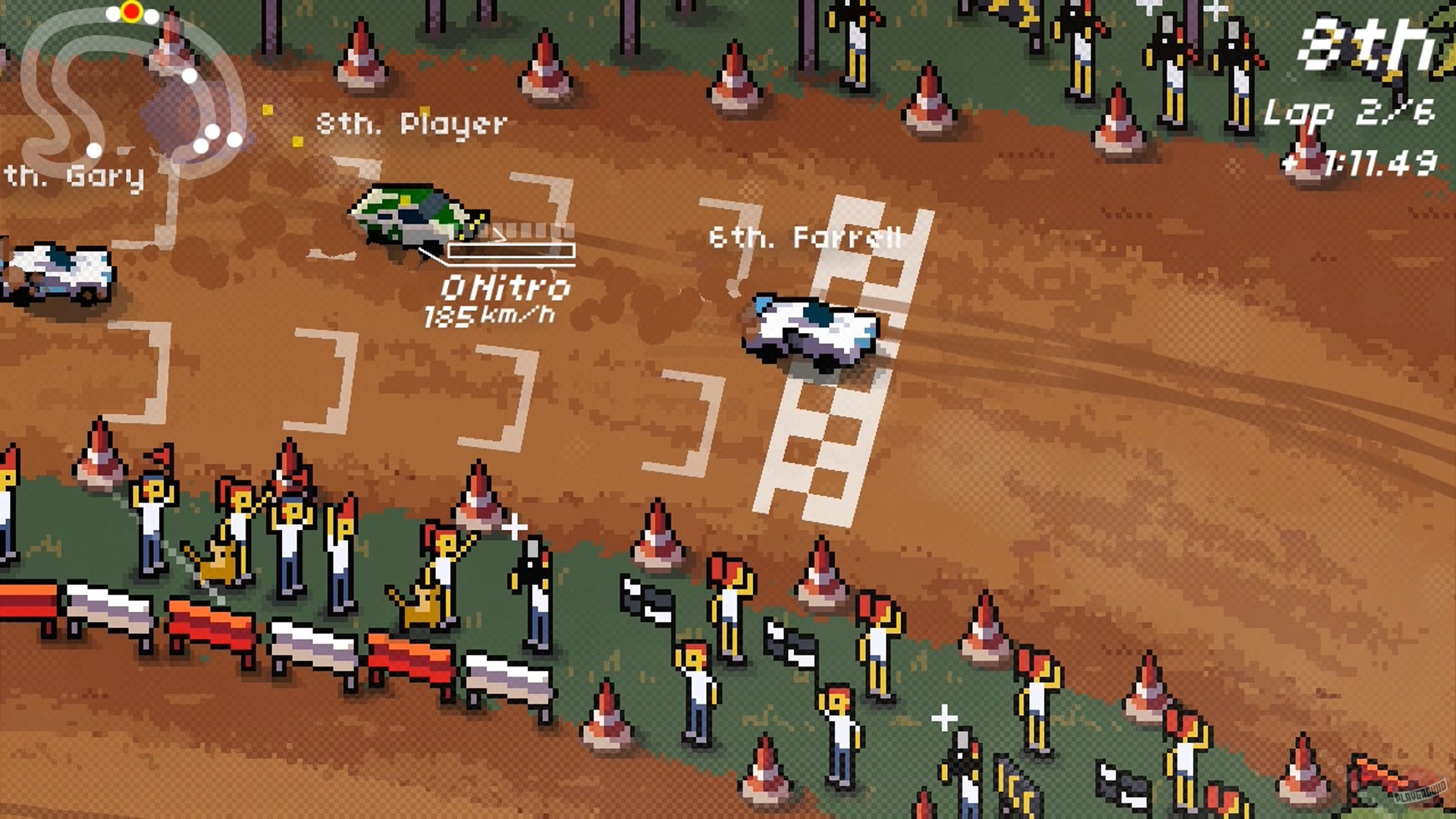Open the Lap 2/6 counter display

point(1350,112)
